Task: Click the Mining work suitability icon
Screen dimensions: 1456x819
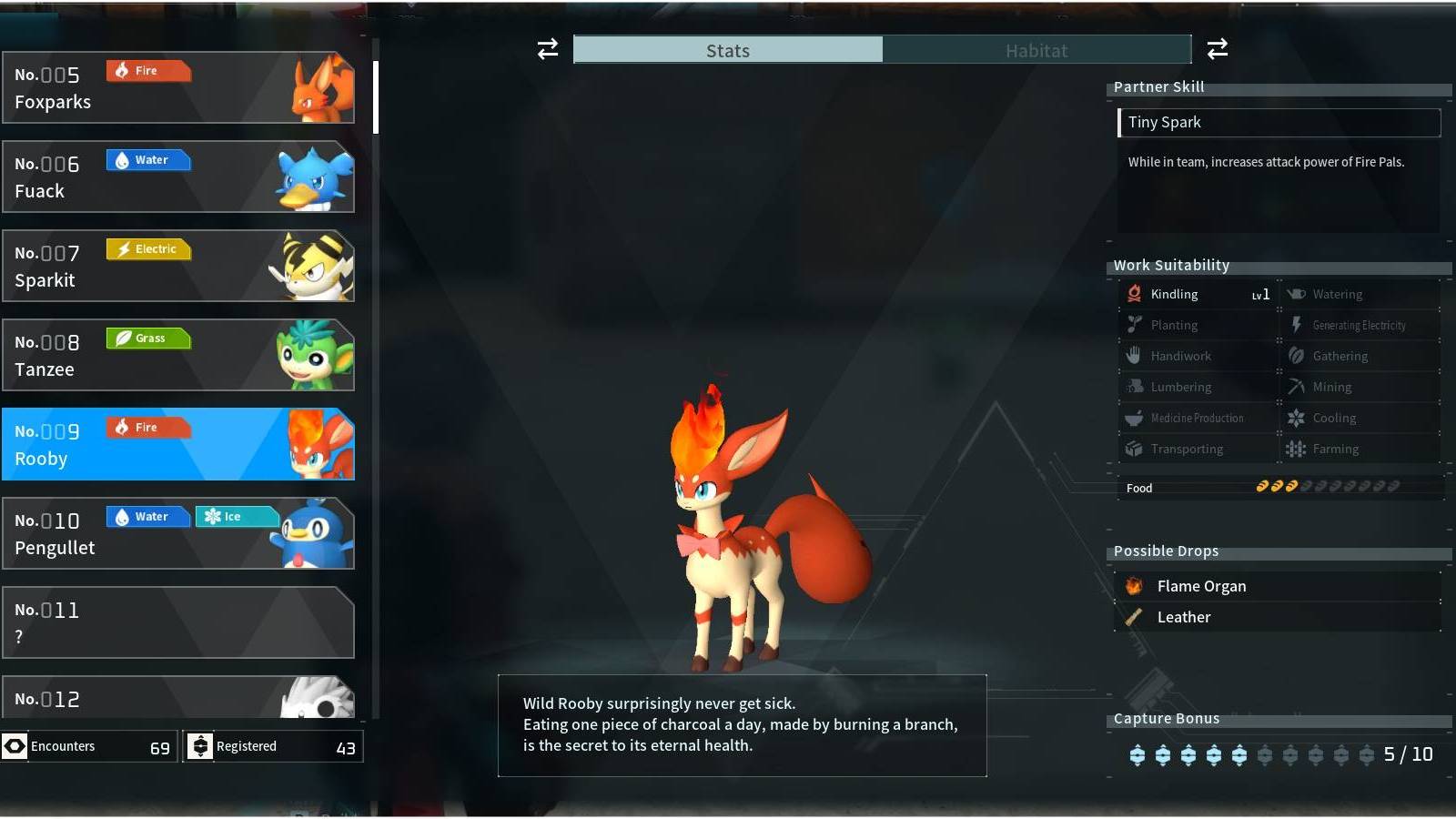Action: pos(1295,386)
